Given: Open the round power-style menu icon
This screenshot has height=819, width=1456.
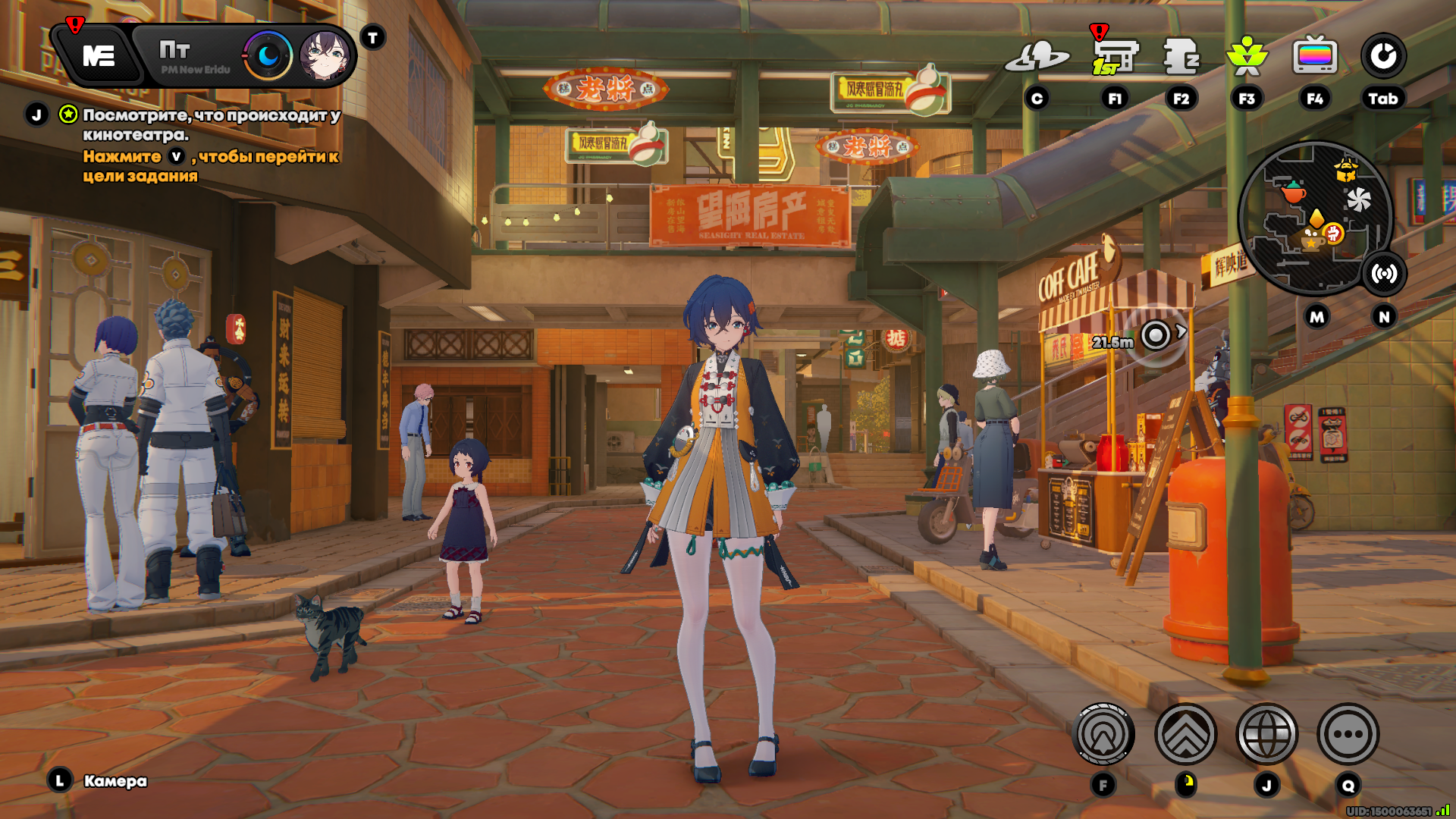Looking at the screenshot, I should [x=1383, y=56].
